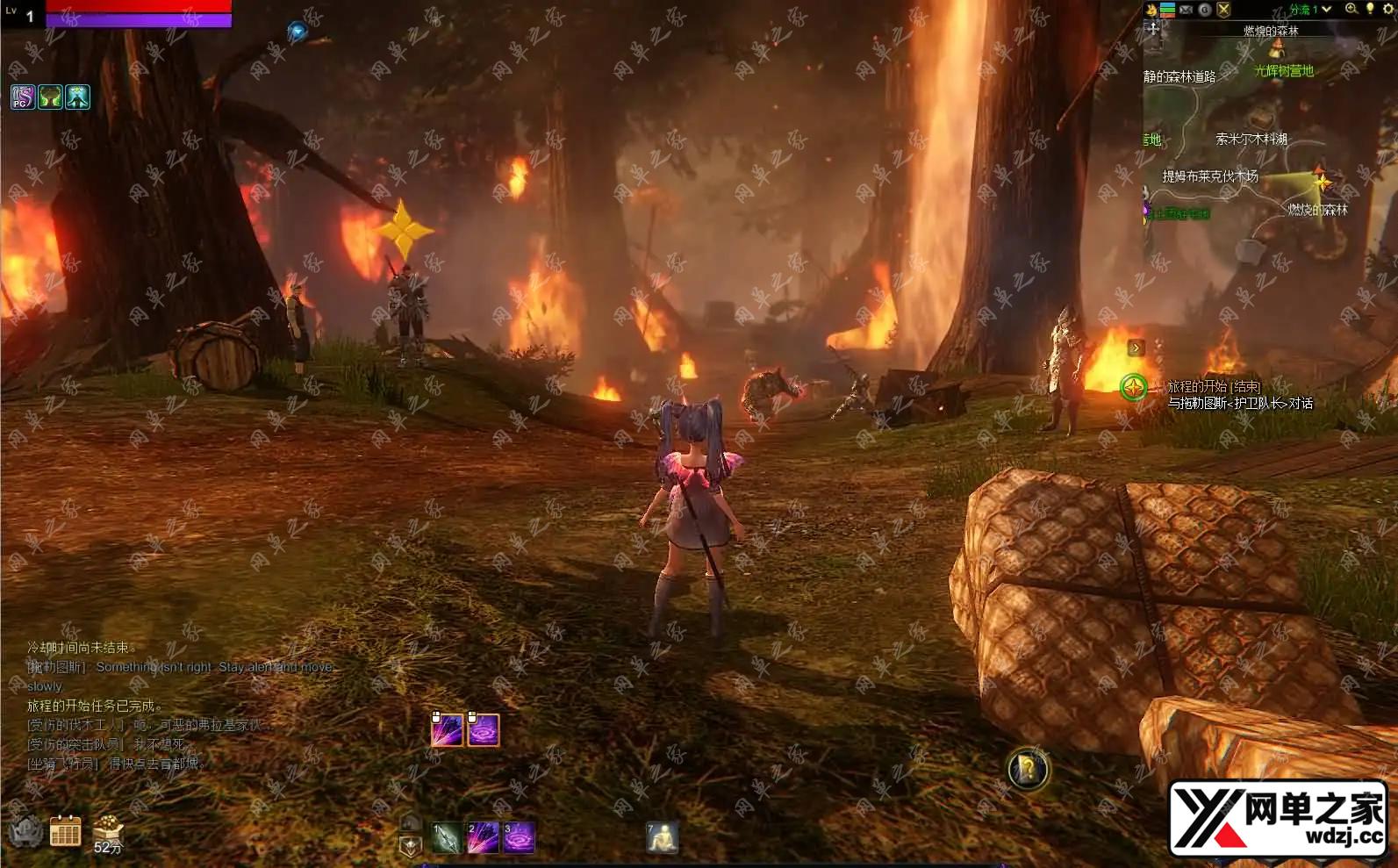Use the purple vortex skill in slot 3
The image size is (1398, 868).
(x=519, y=838)
